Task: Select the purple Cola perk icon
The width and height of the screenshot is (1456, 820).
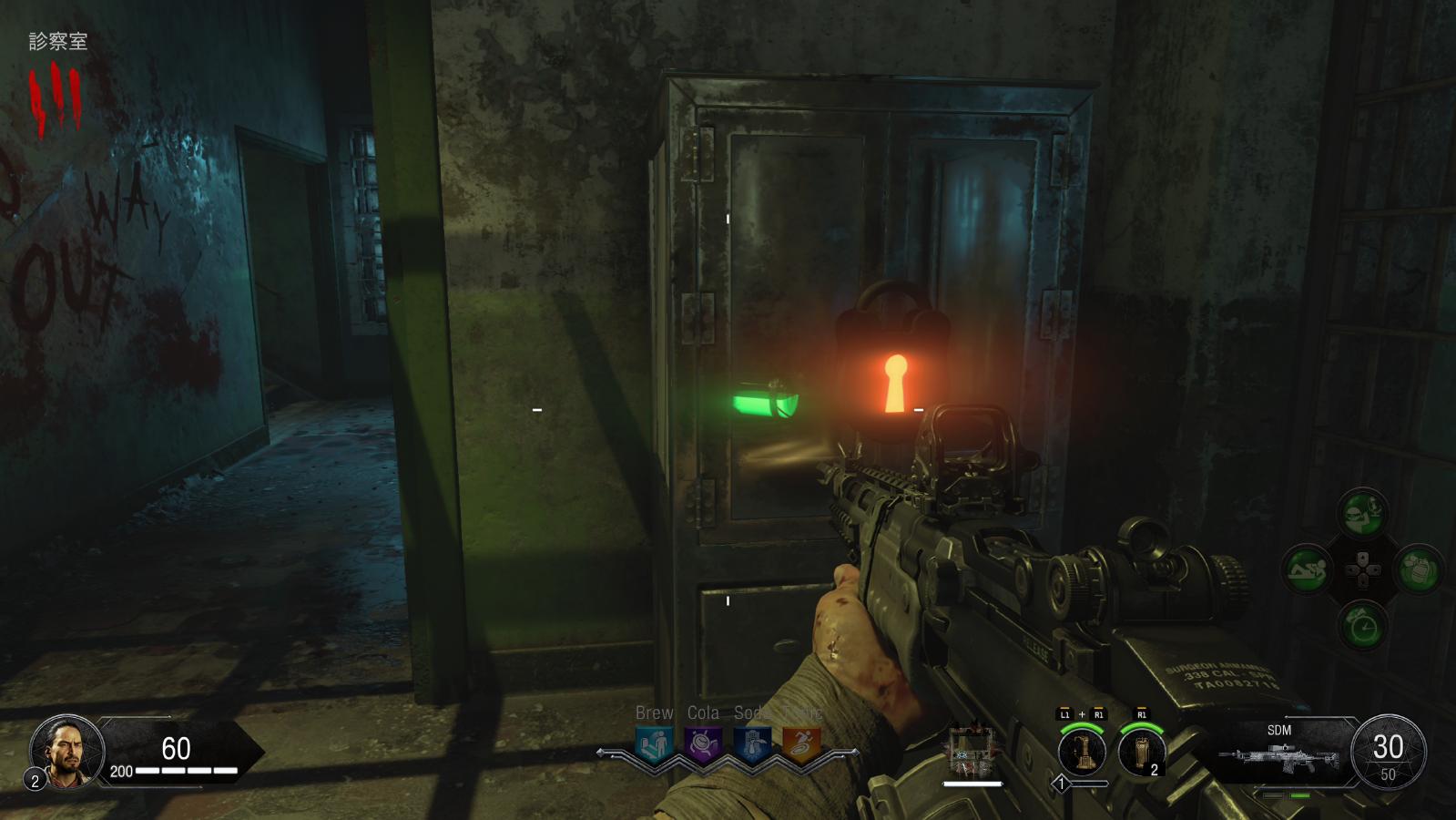Action: click(x=702, y=744)
